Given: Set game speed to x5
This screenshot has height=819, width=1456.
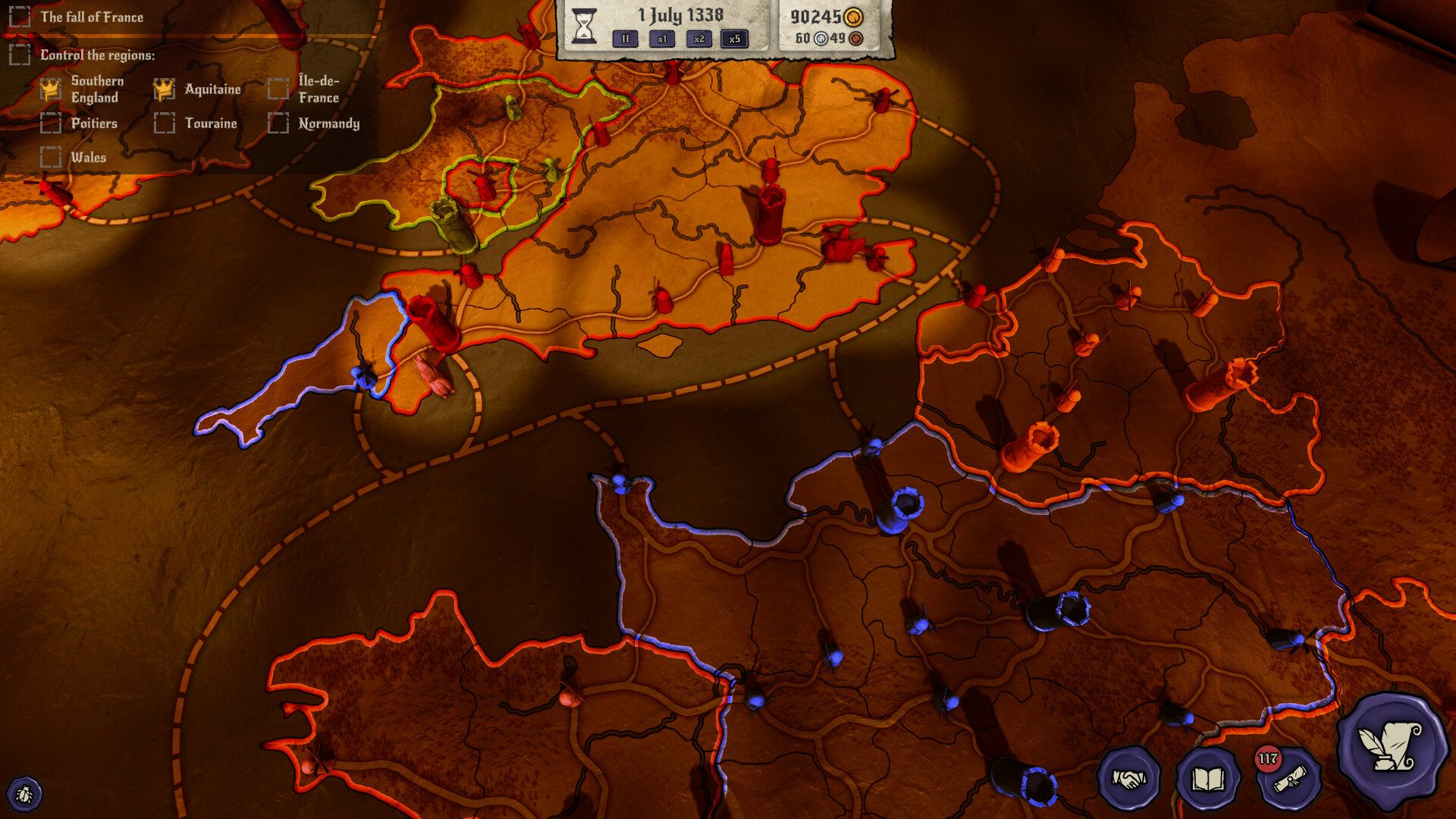Looking at the screenshot, I should tap(735, 38).
